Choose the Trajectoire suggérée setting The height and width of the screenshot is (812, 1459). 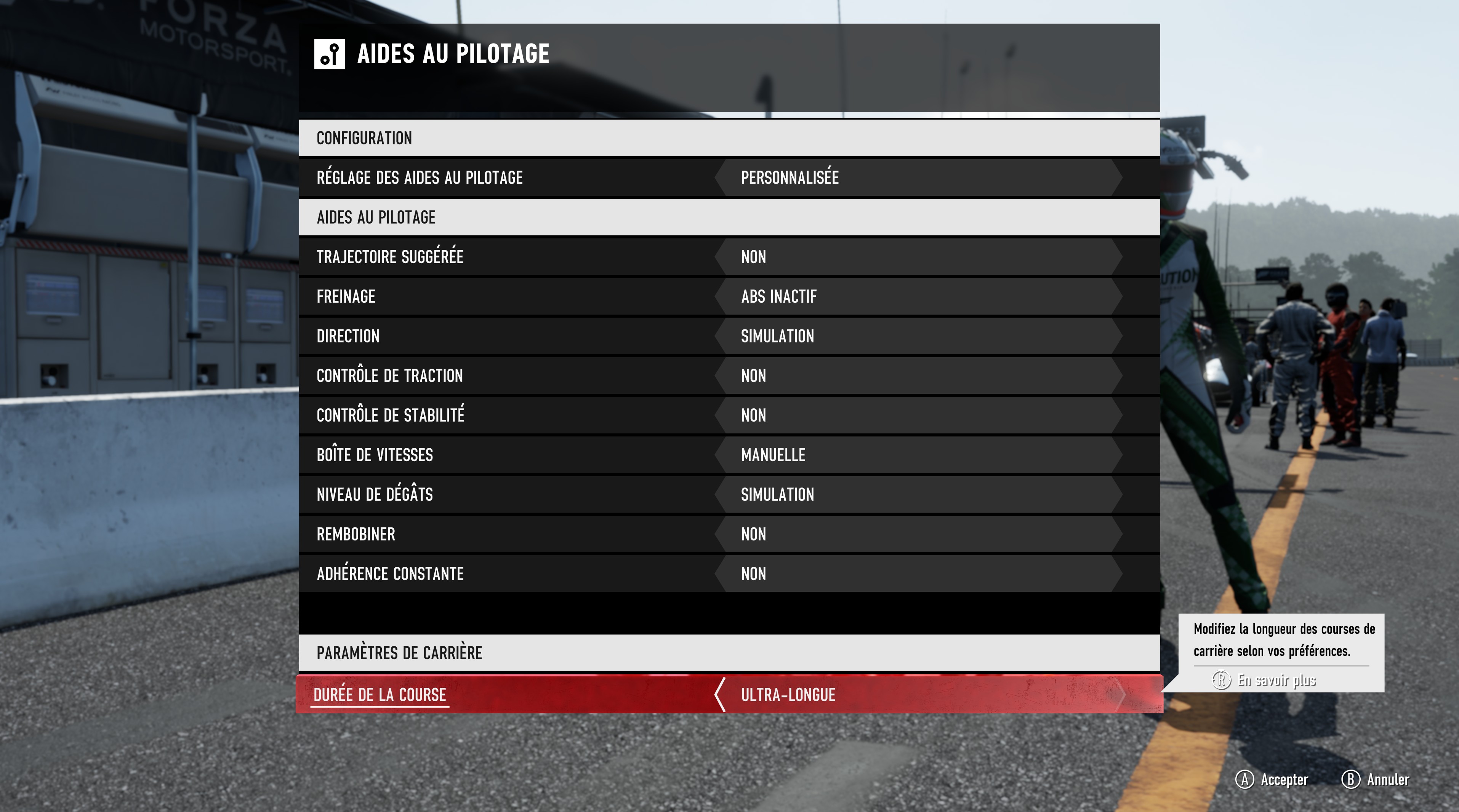click(390, 257)
